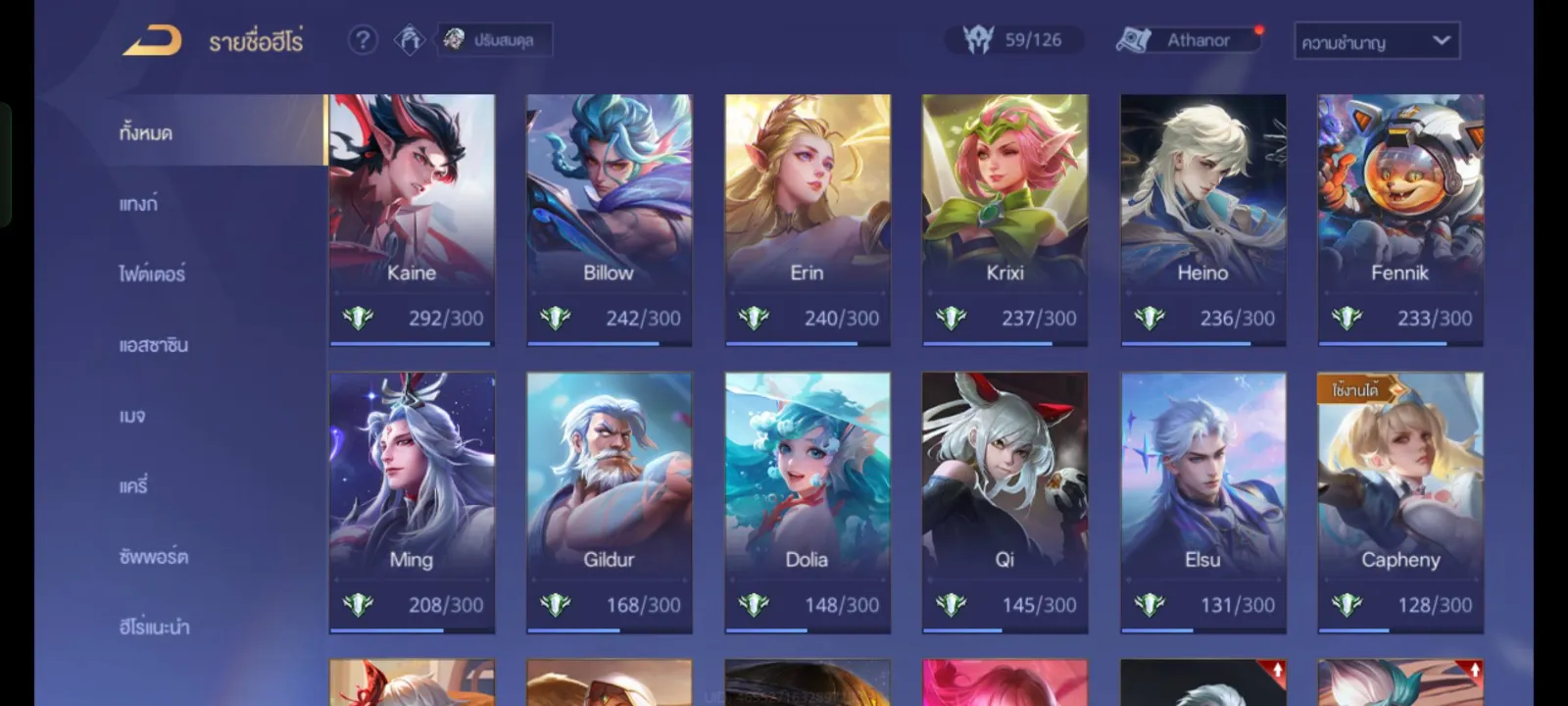Switch to the แครี่ tab
The height and width of the screenshot is (706, 1568).
(x=133, y=486)
